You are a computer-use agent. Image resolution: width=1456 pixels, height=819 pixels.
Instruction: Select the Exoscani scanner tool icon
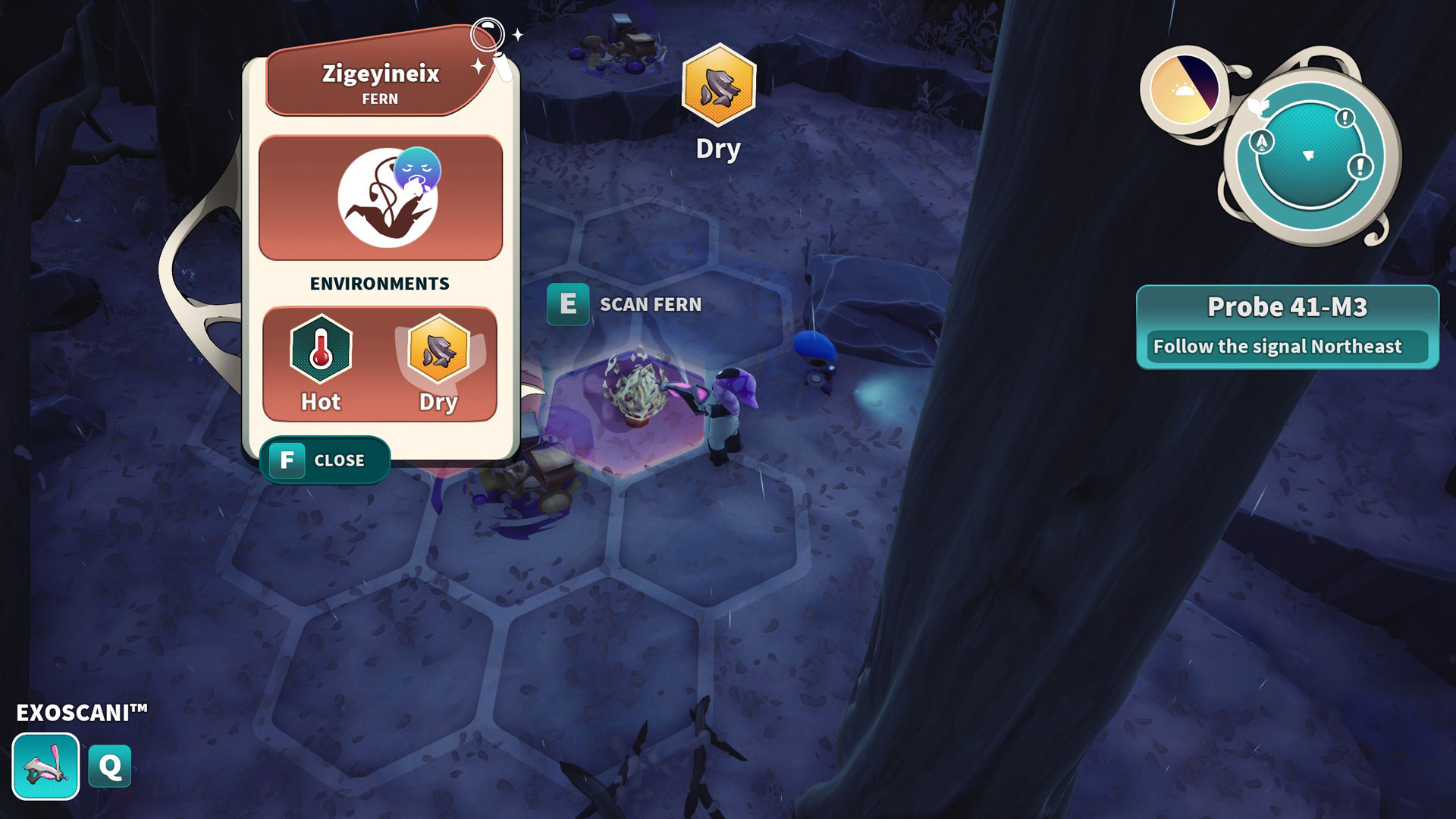(45, 766)
